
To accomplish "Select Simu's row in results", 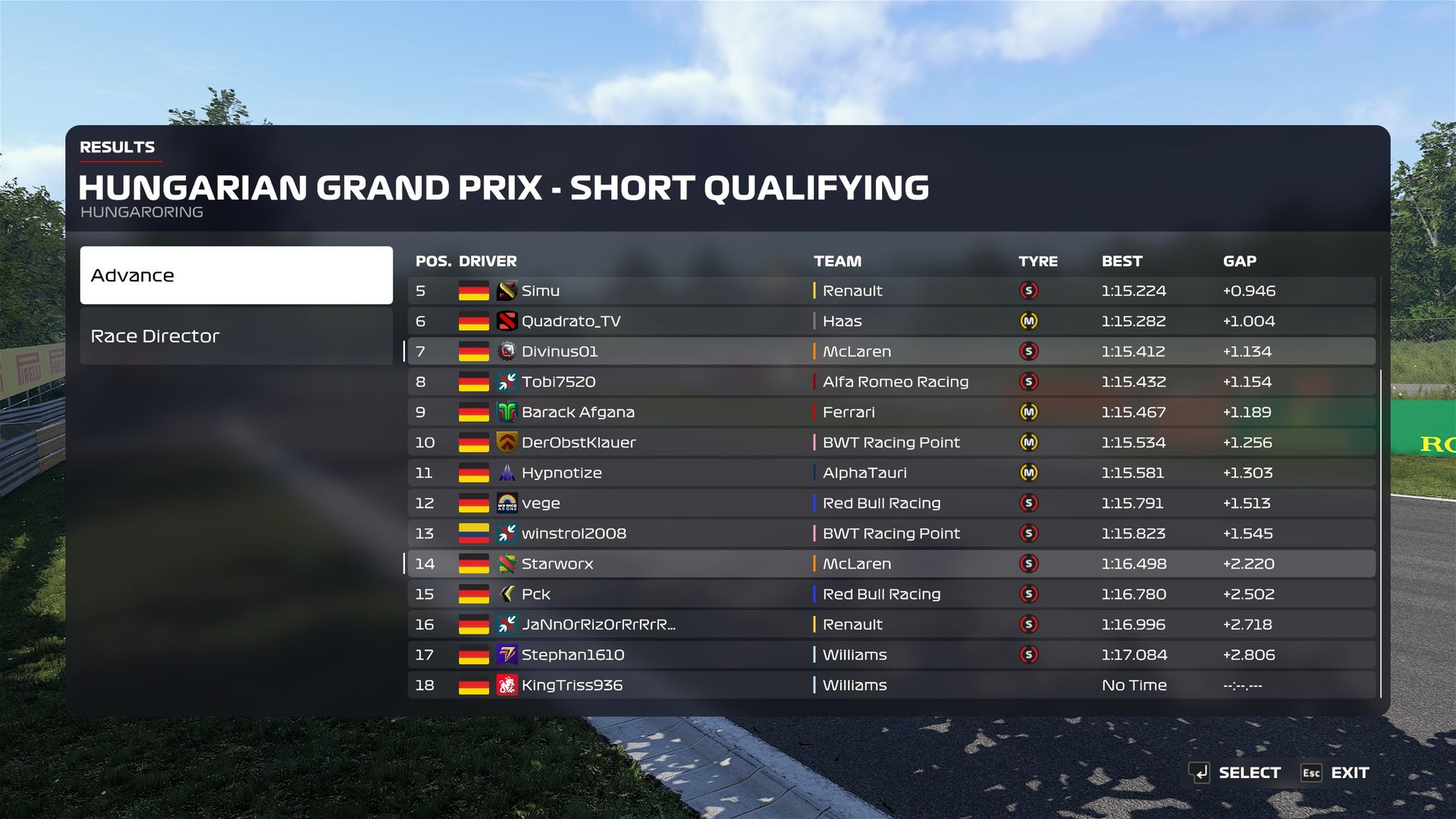I will [891, 290].
